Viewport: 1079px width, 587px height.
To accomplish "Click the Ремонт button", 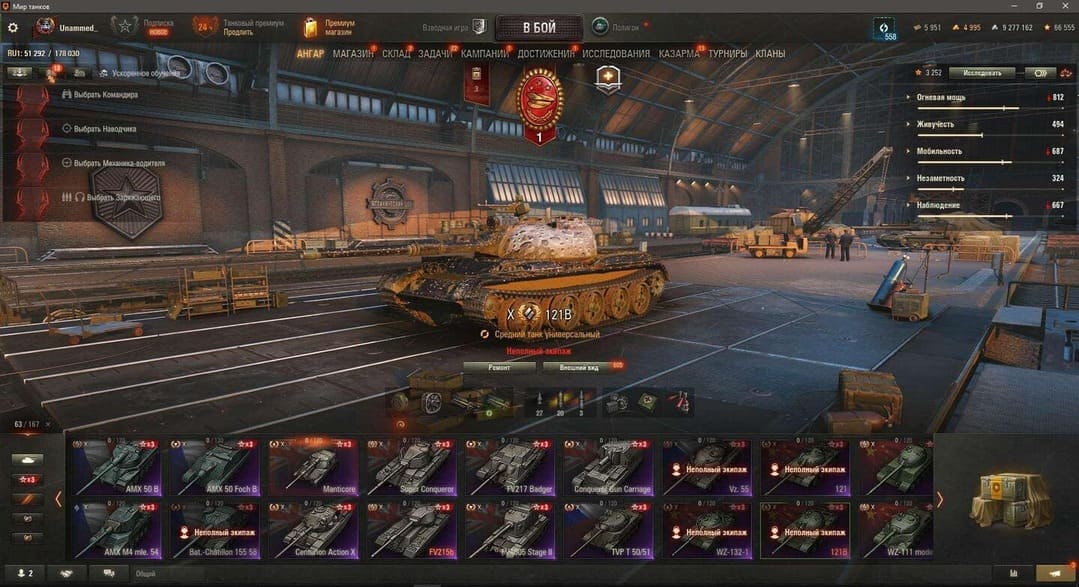I will tap(499, 367).
